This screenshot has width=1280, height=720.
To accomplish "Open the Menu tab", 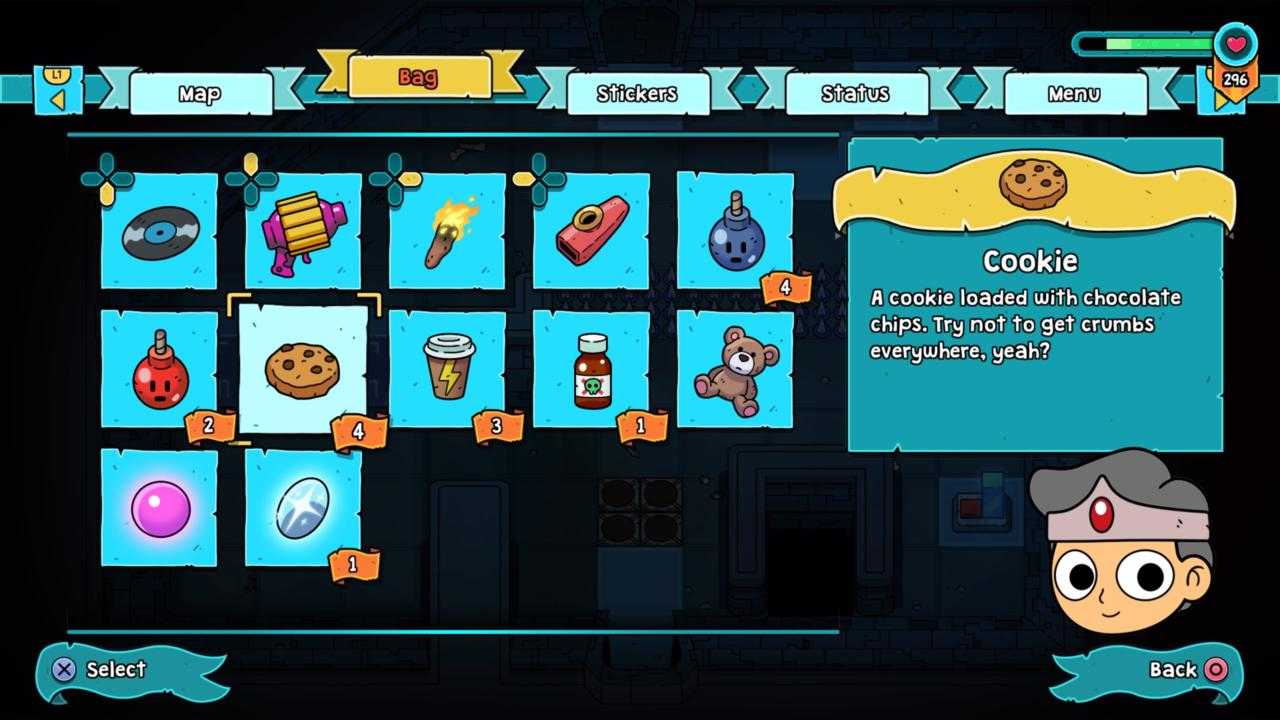I will [x=1074, y=94].
